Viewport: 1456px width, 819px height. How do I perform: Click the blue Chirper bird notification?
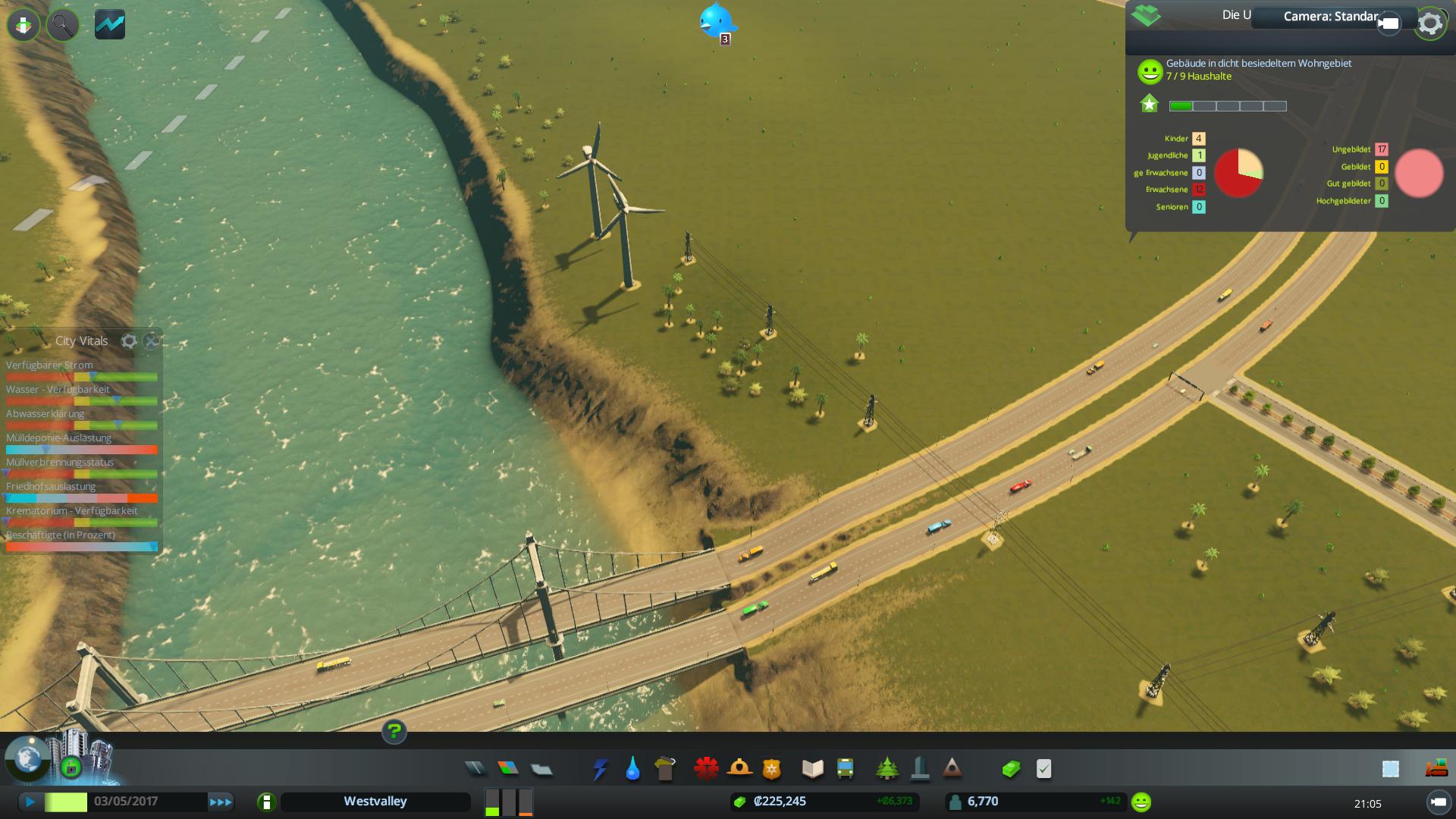click(715, 20)
